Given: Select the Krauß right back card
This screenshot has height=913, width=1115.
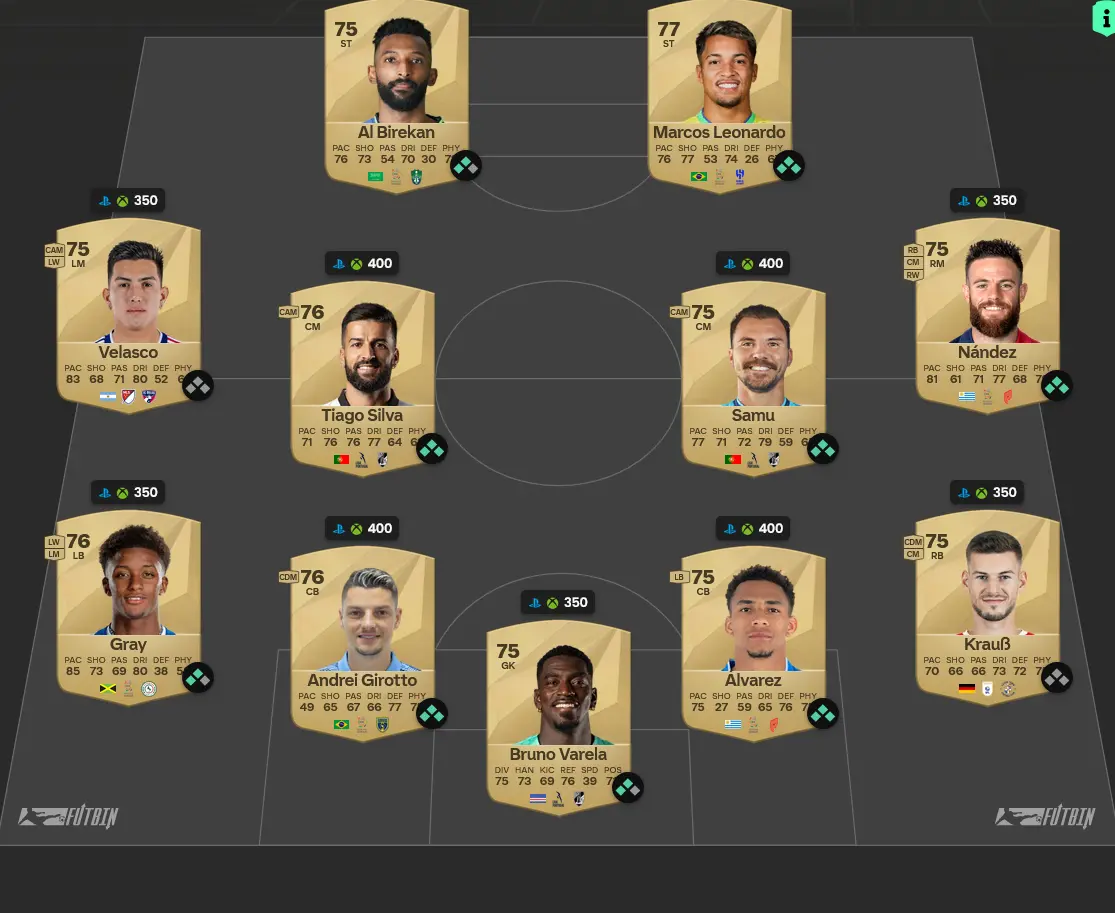Looking at the screenshot, I should (x=987, y=603).
